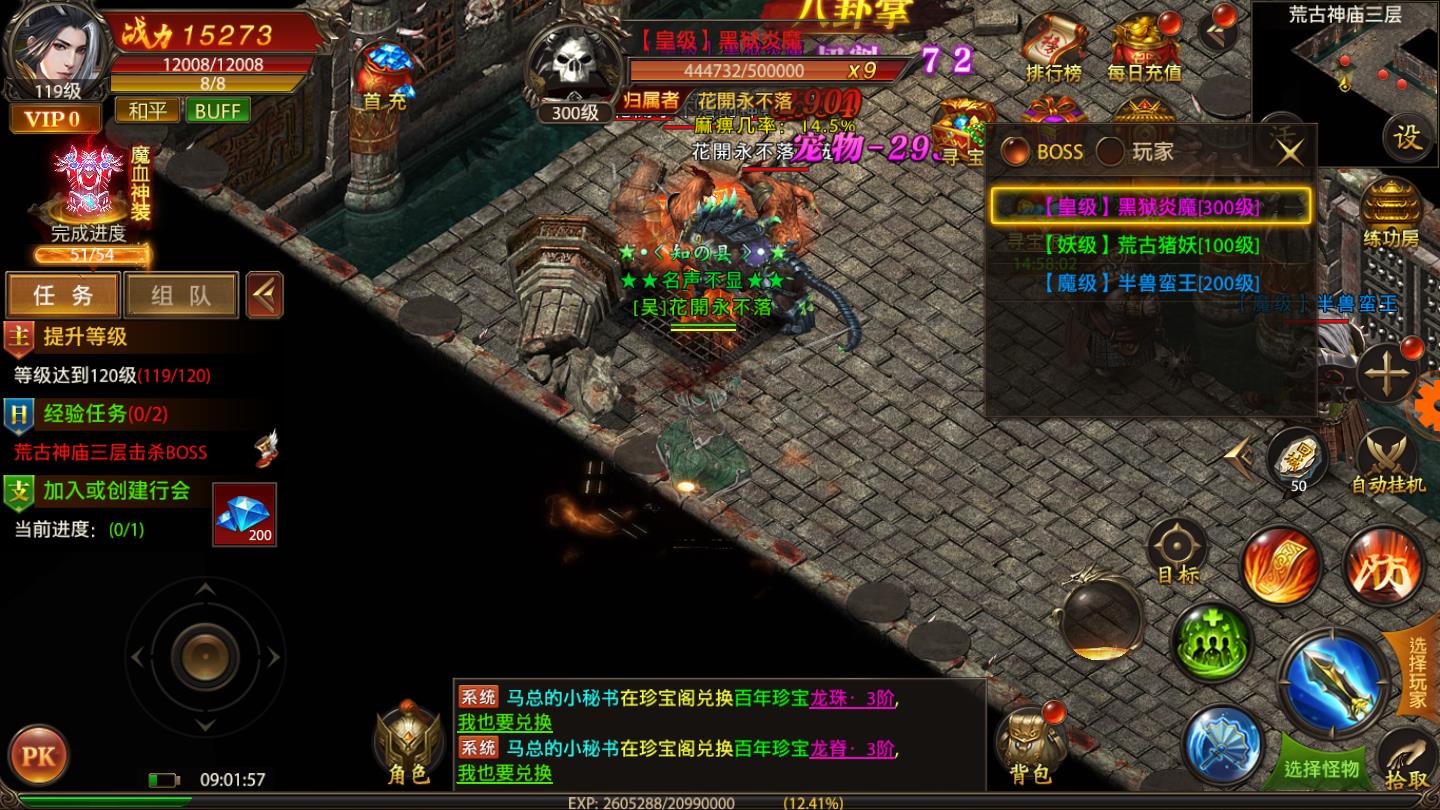
Task: Switch to the 组队 team tab
Action: pos(181,295)
